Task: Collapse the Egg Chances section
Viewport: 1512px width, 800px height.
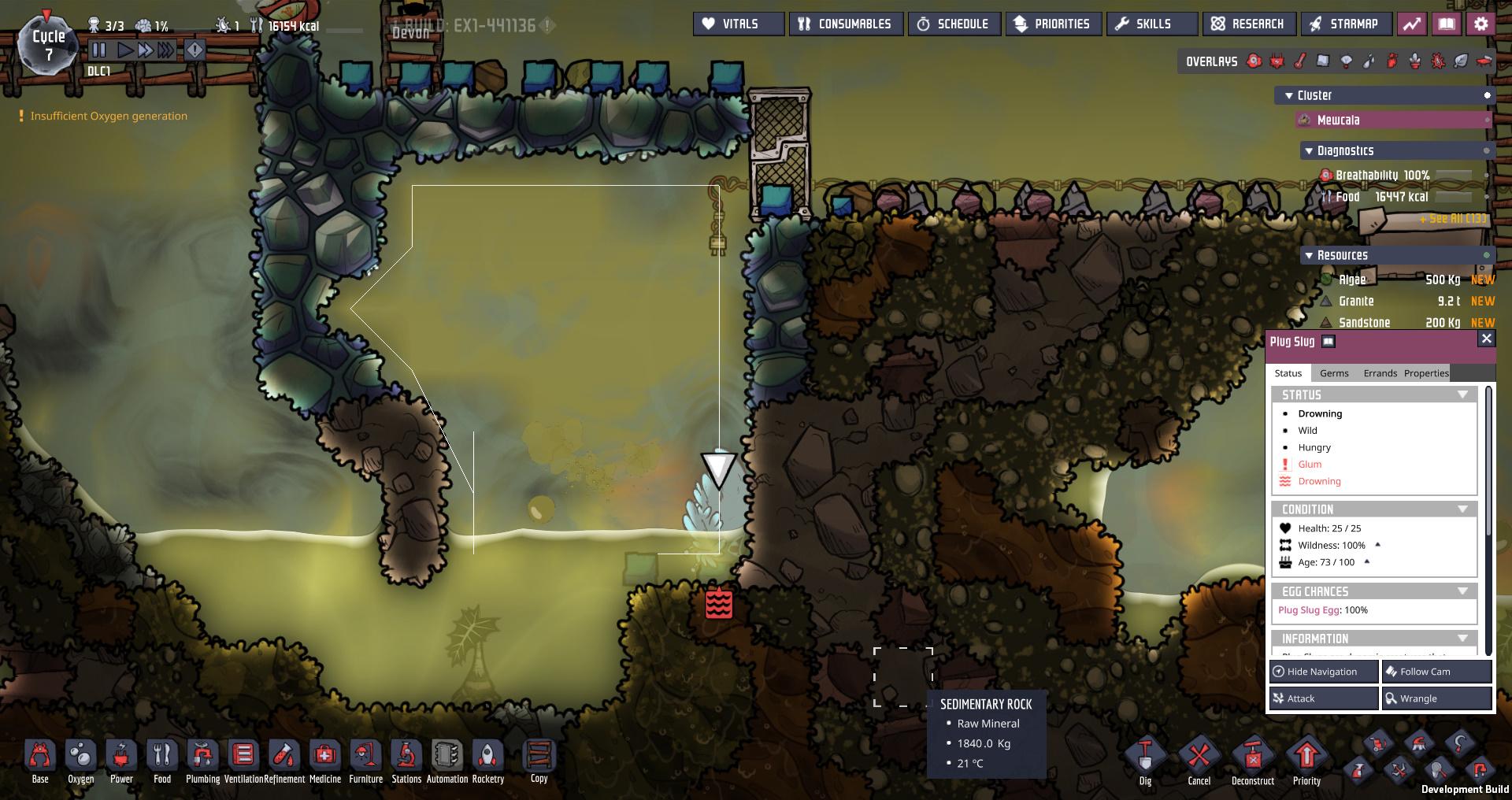Action: tap(1463, 591)
